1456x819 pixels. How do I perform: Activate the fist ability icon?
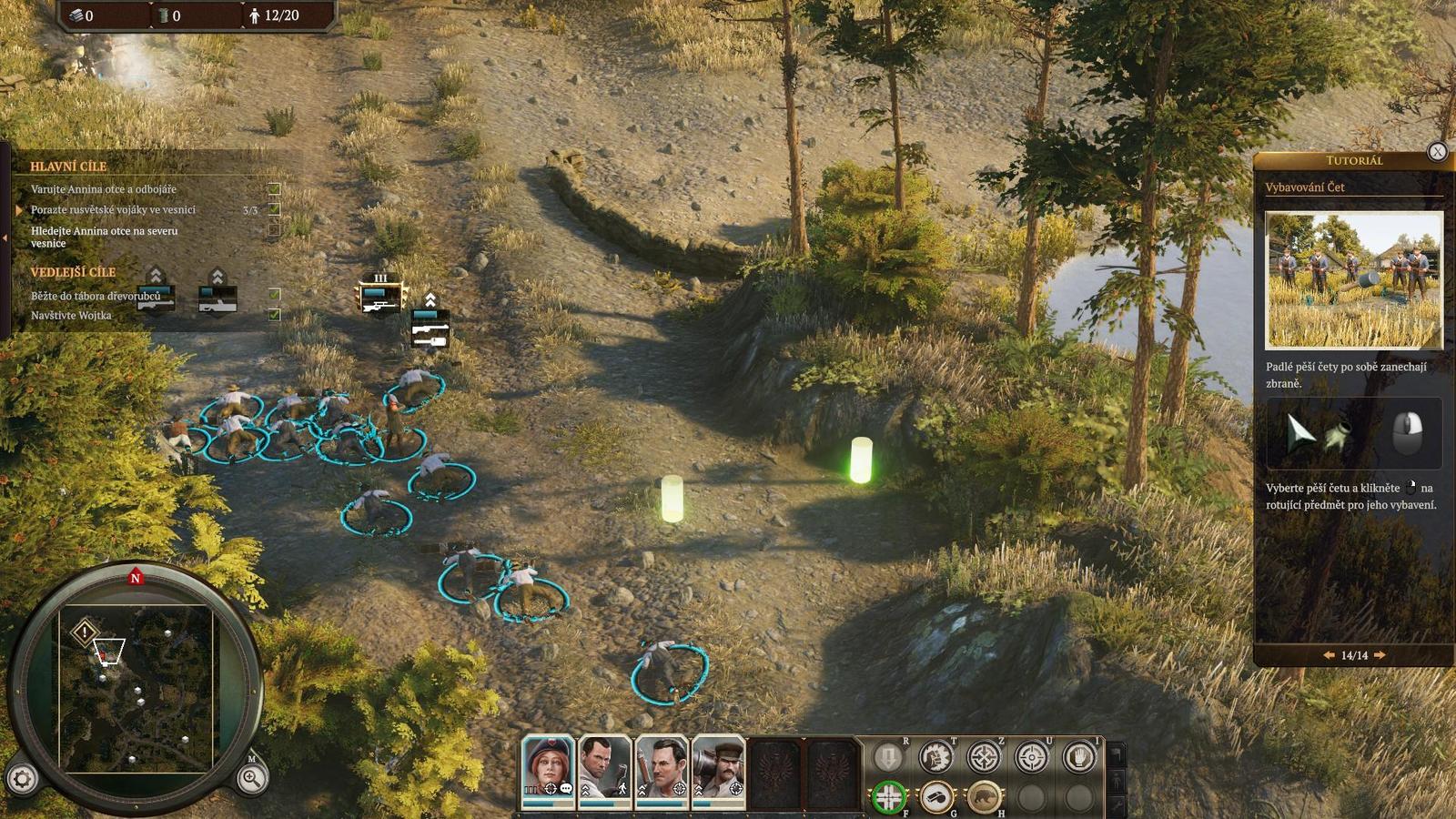point(935,757)
